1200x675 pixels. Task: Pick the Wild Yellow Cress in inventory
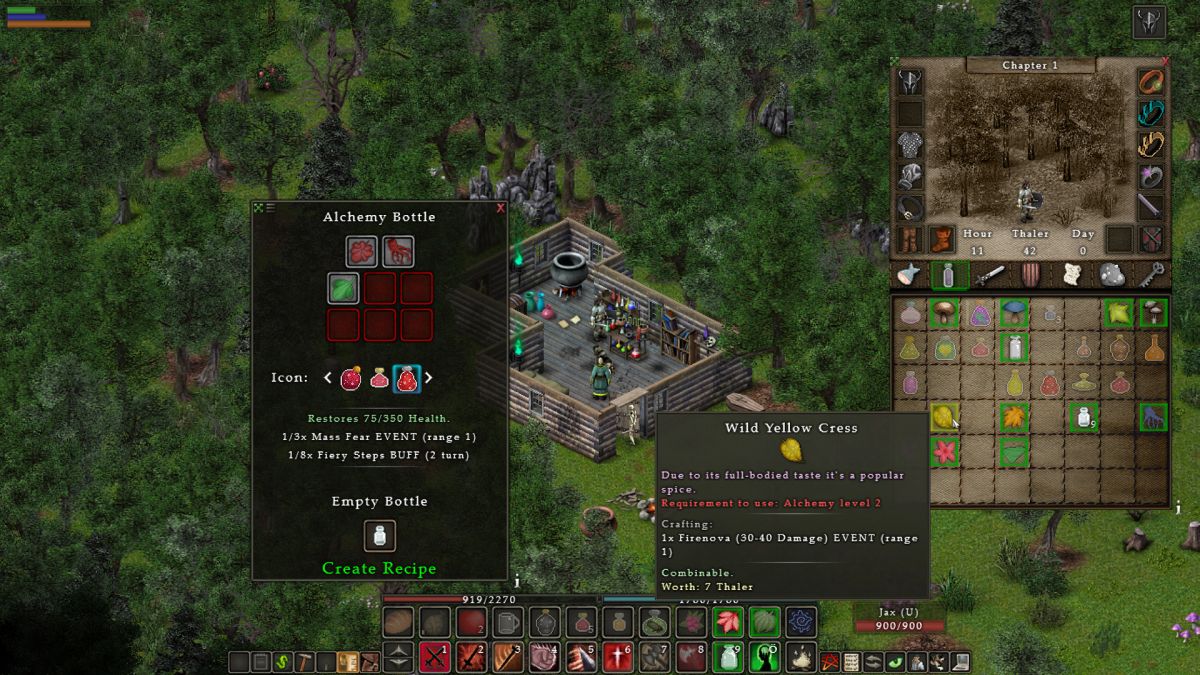[944, 417]
